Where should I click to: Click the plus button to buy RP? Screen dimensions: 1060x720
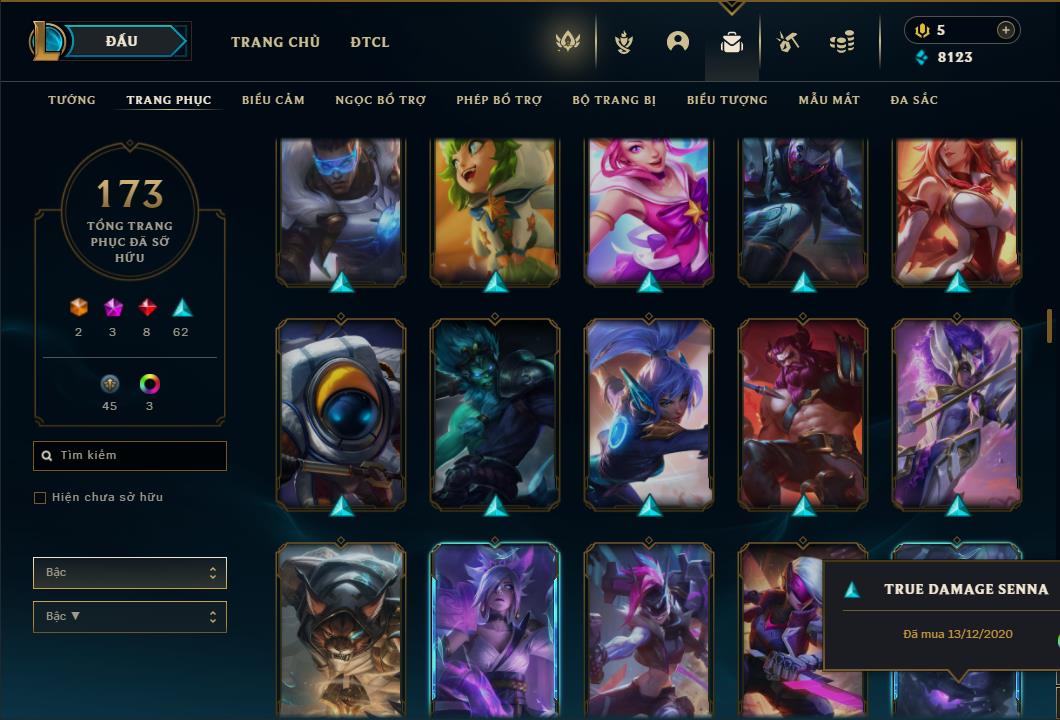[1005, 30]
